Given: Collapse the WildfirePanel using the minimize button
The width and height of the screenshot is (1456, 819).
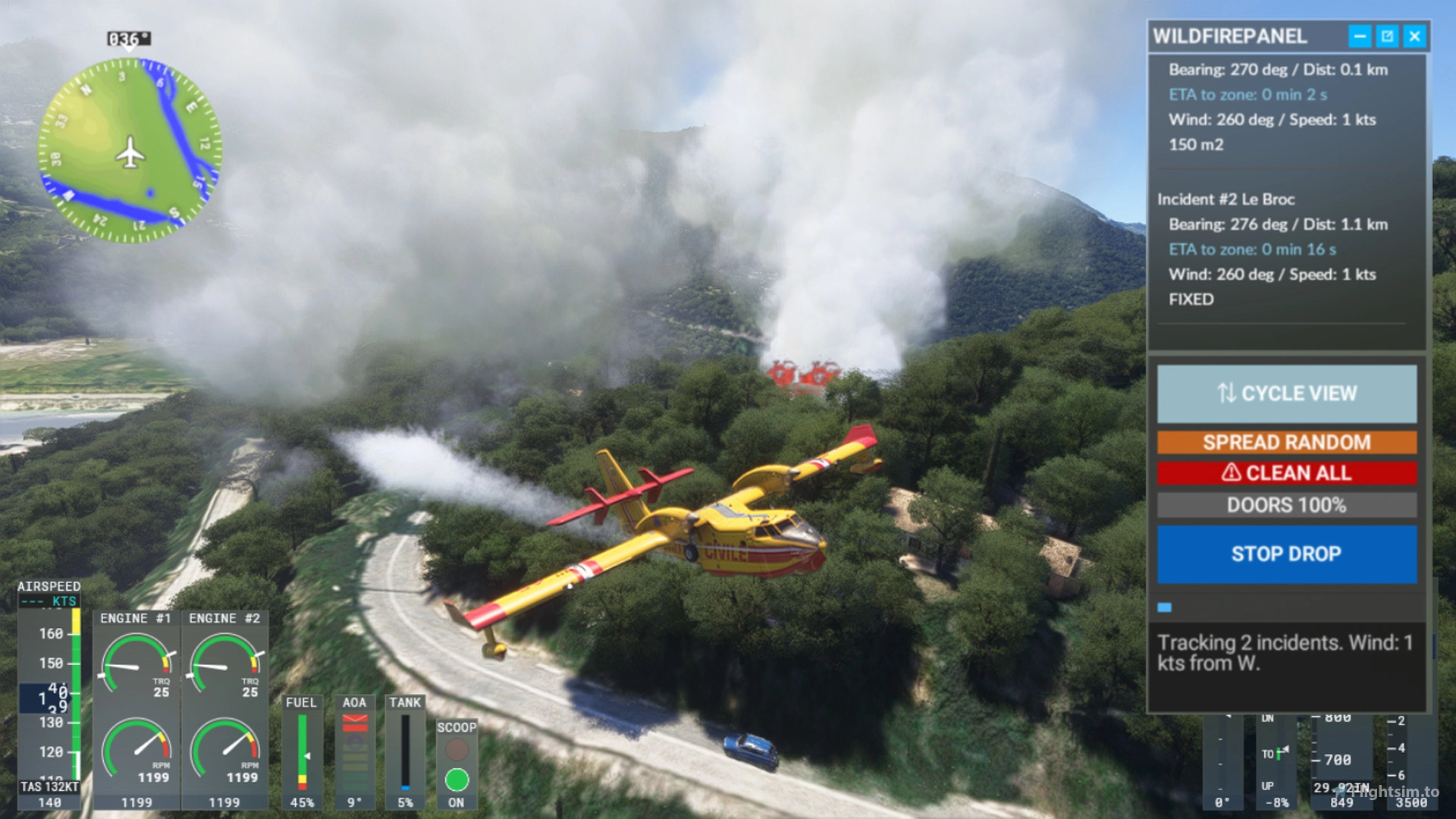Looking at the screenshot, I should pyautogui.click(x=1361, y=36).
